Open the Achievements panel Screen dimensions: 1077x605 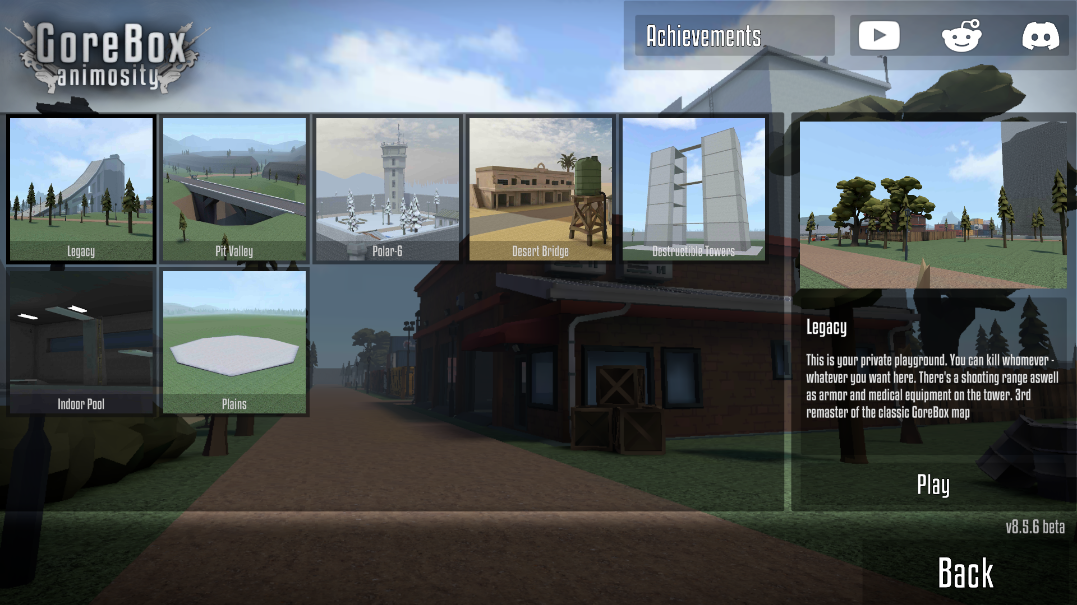[734, 36]
